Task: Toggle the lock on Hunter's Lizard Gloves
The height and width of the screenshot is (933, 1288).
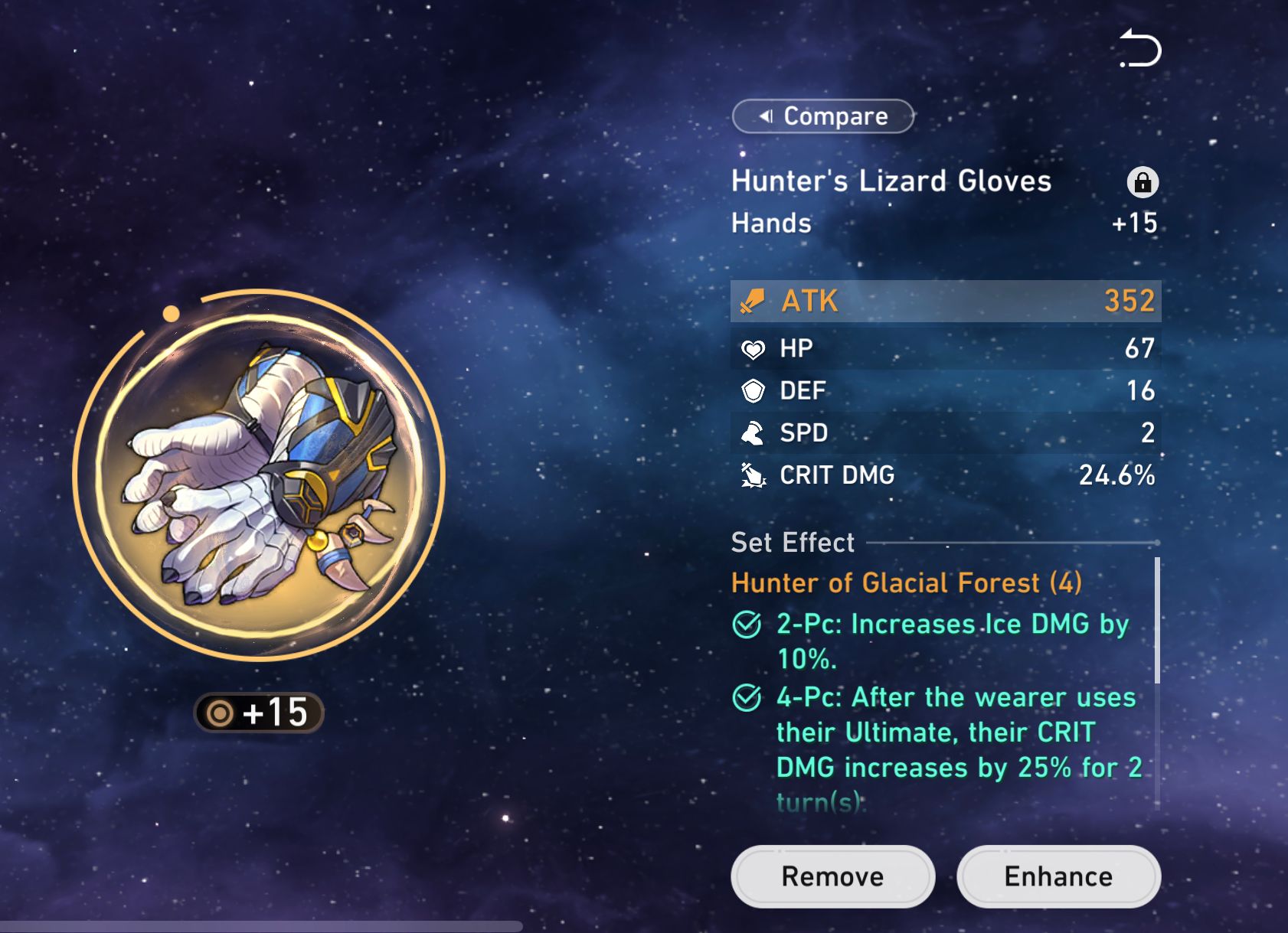Action: (x=1143, y=184)
